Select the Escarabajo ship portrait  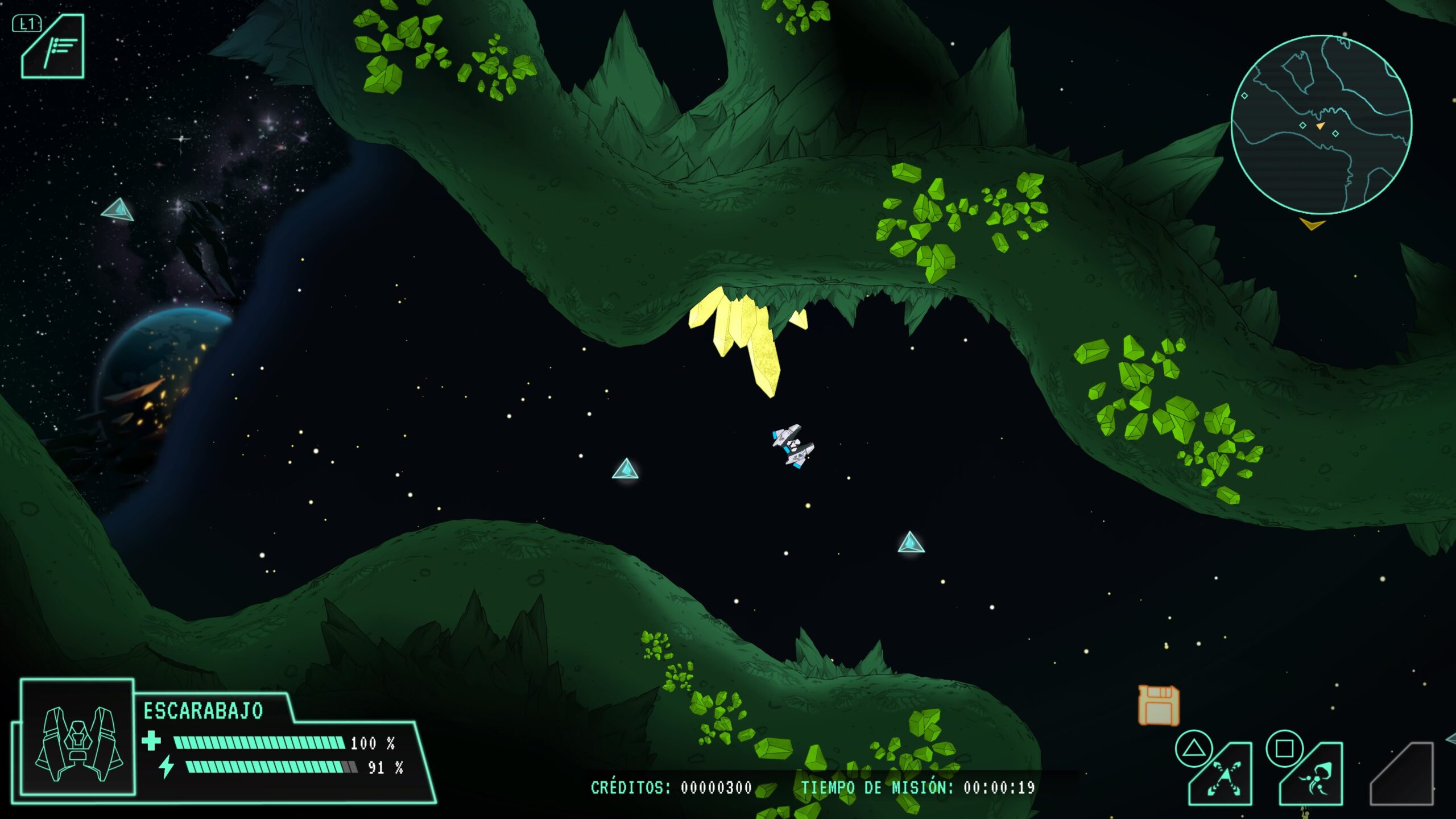78,737
